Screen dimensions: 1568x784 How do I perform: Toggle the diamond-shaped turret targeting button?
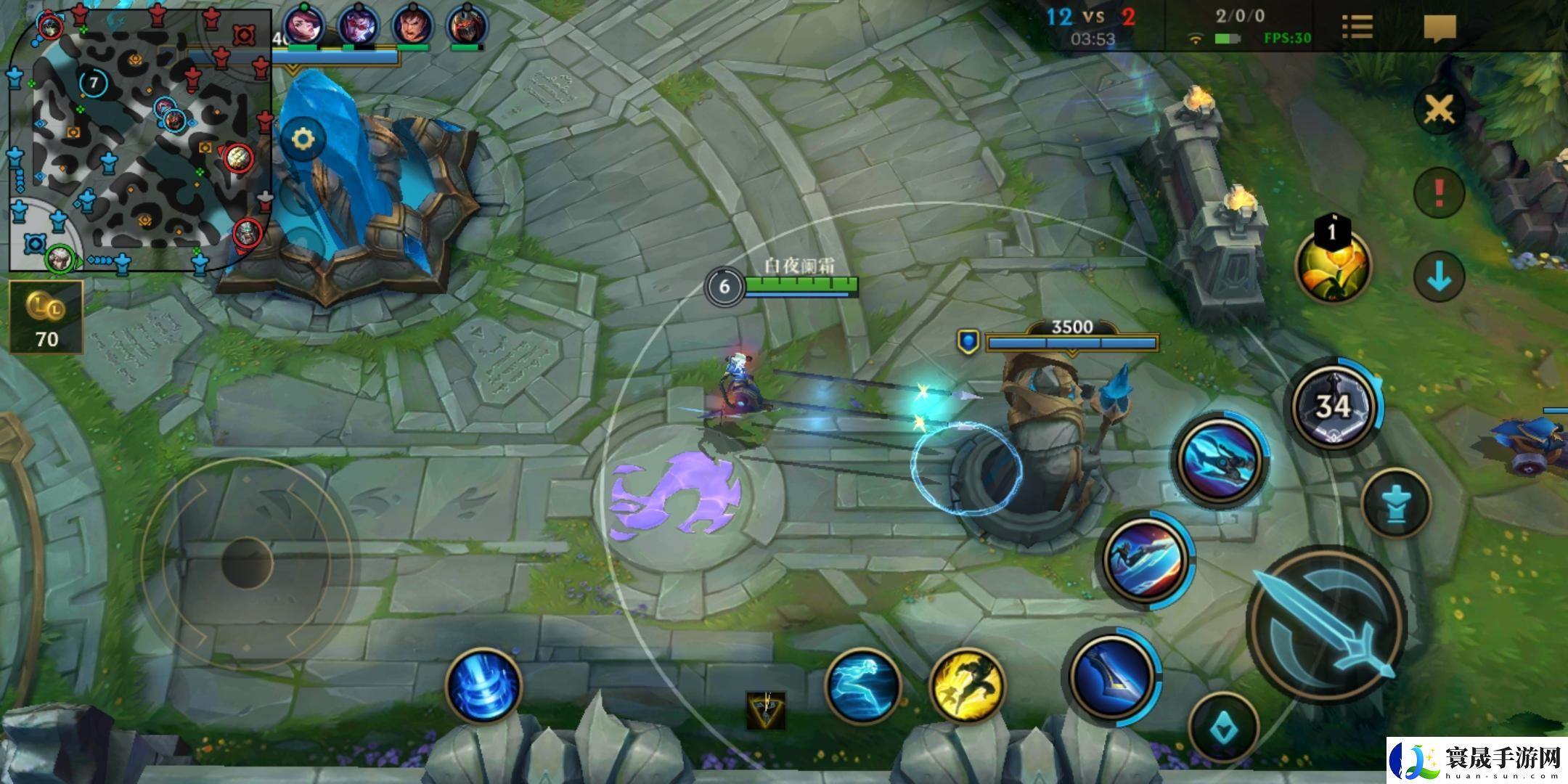pyautogui.click(x=1225, y=727)
